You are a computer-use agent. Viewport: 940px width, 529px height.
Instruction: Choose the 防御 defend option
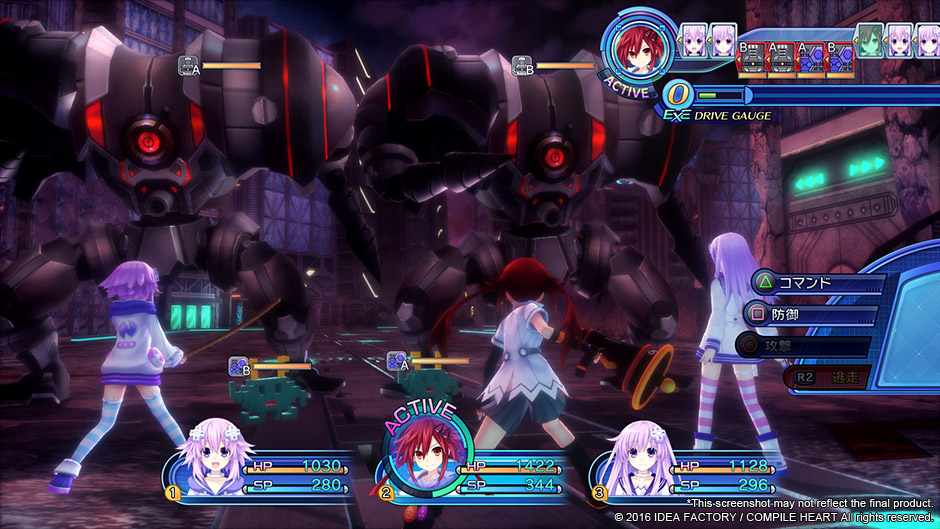point(806,315)
